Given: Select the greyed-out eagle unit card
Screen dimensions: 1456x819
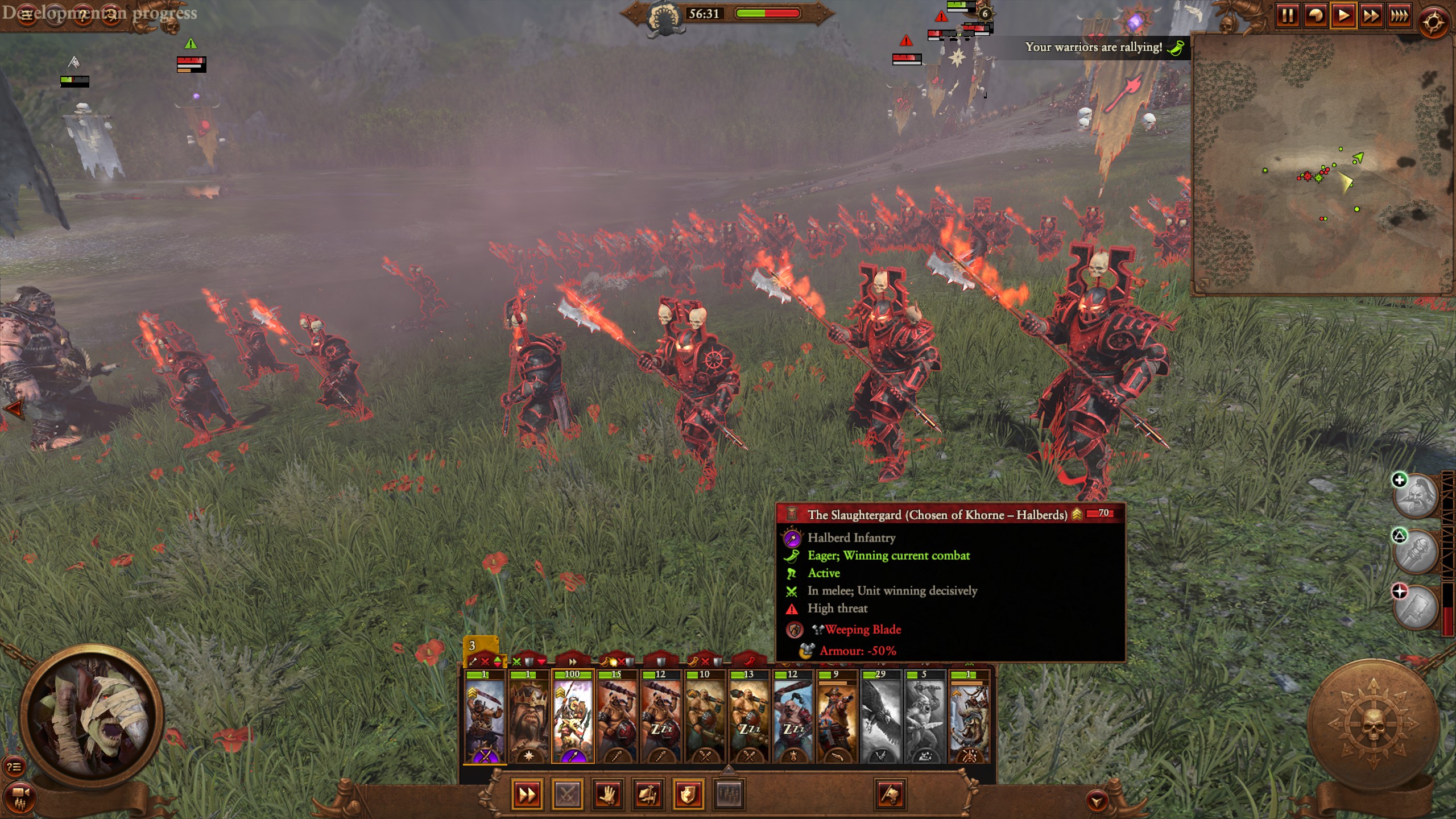Looking at the screenshot, I should [880, 718].
